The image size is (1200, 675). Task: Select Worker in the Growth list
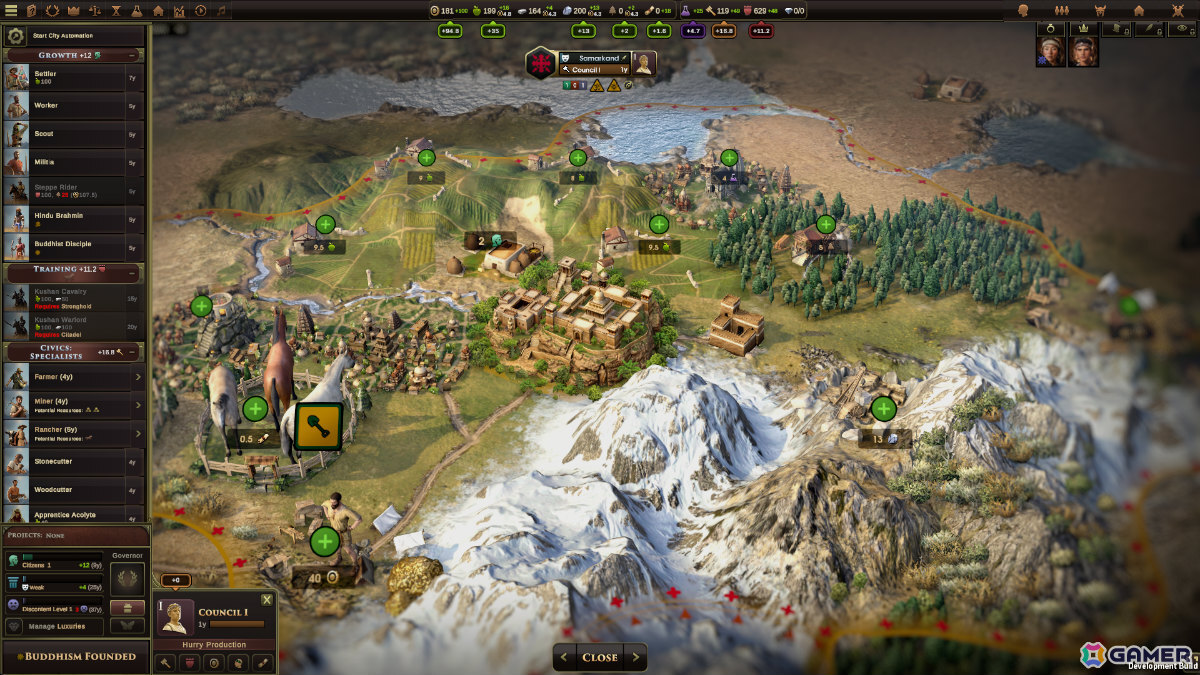point(65,106)
